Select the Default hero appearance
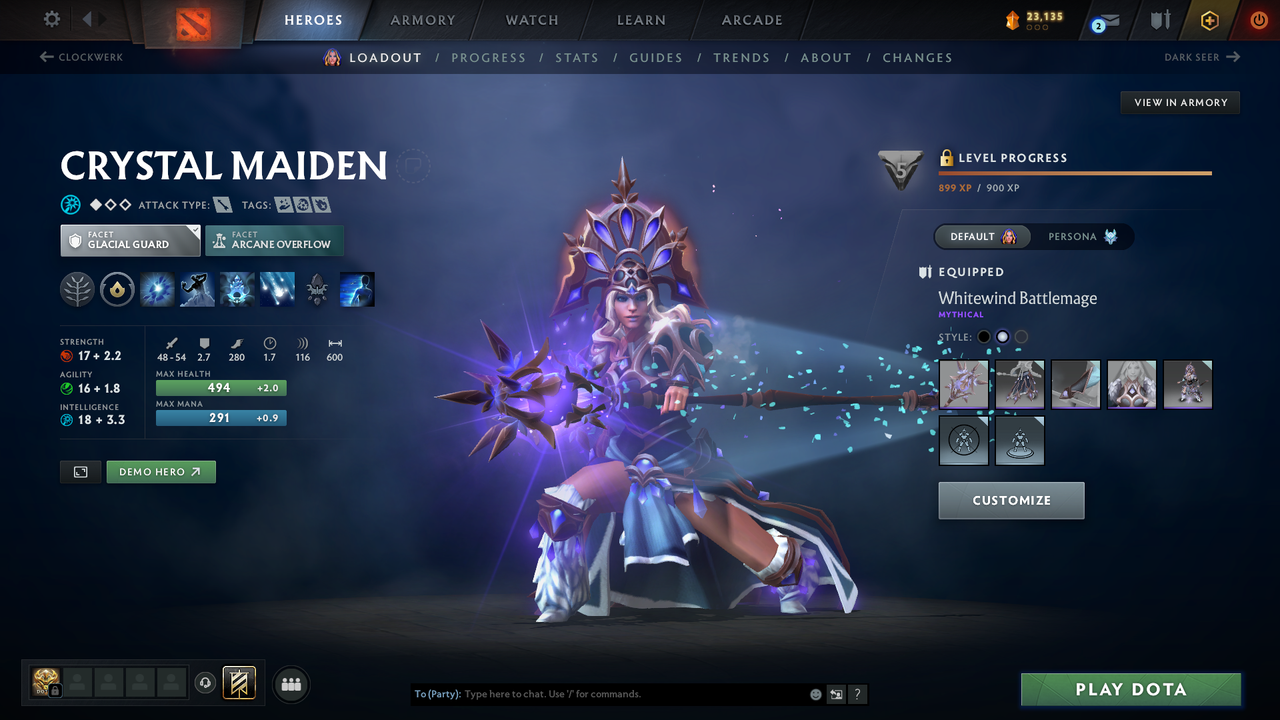Screen dimensions: 1280x720 [983, 236]
